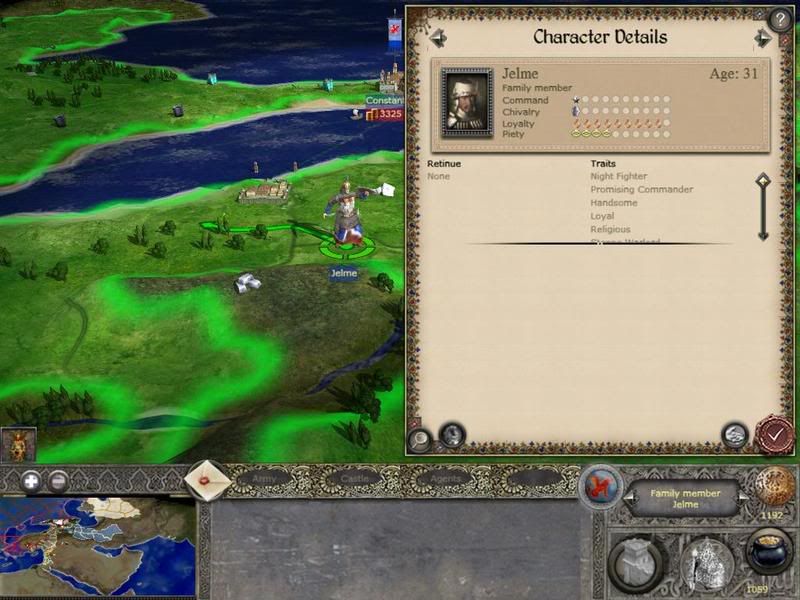
Task: Open the message scroll with red seal
Action: tap(209, 480)
